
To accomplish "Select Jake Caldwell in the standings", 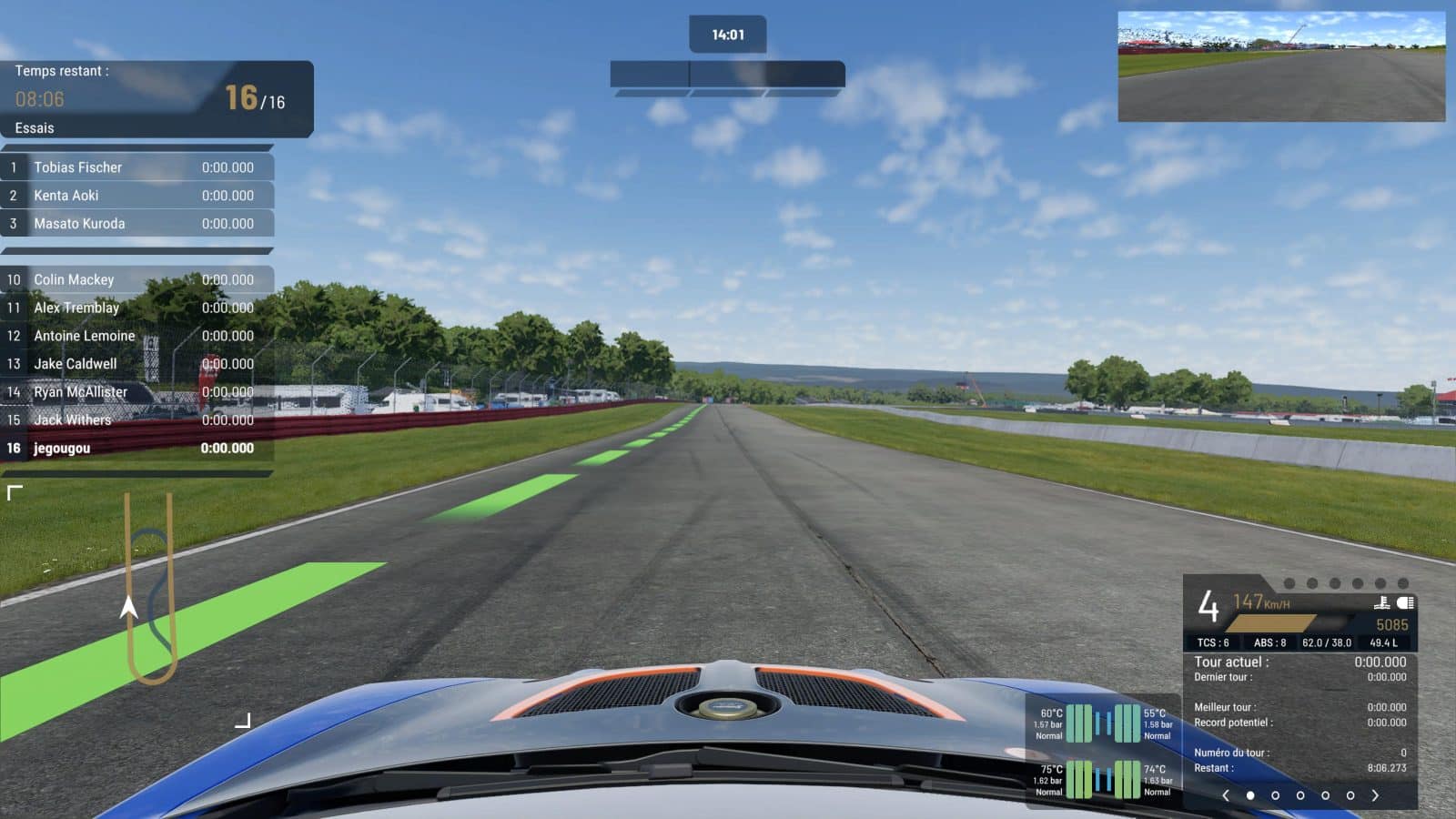I will click(136, 364).
